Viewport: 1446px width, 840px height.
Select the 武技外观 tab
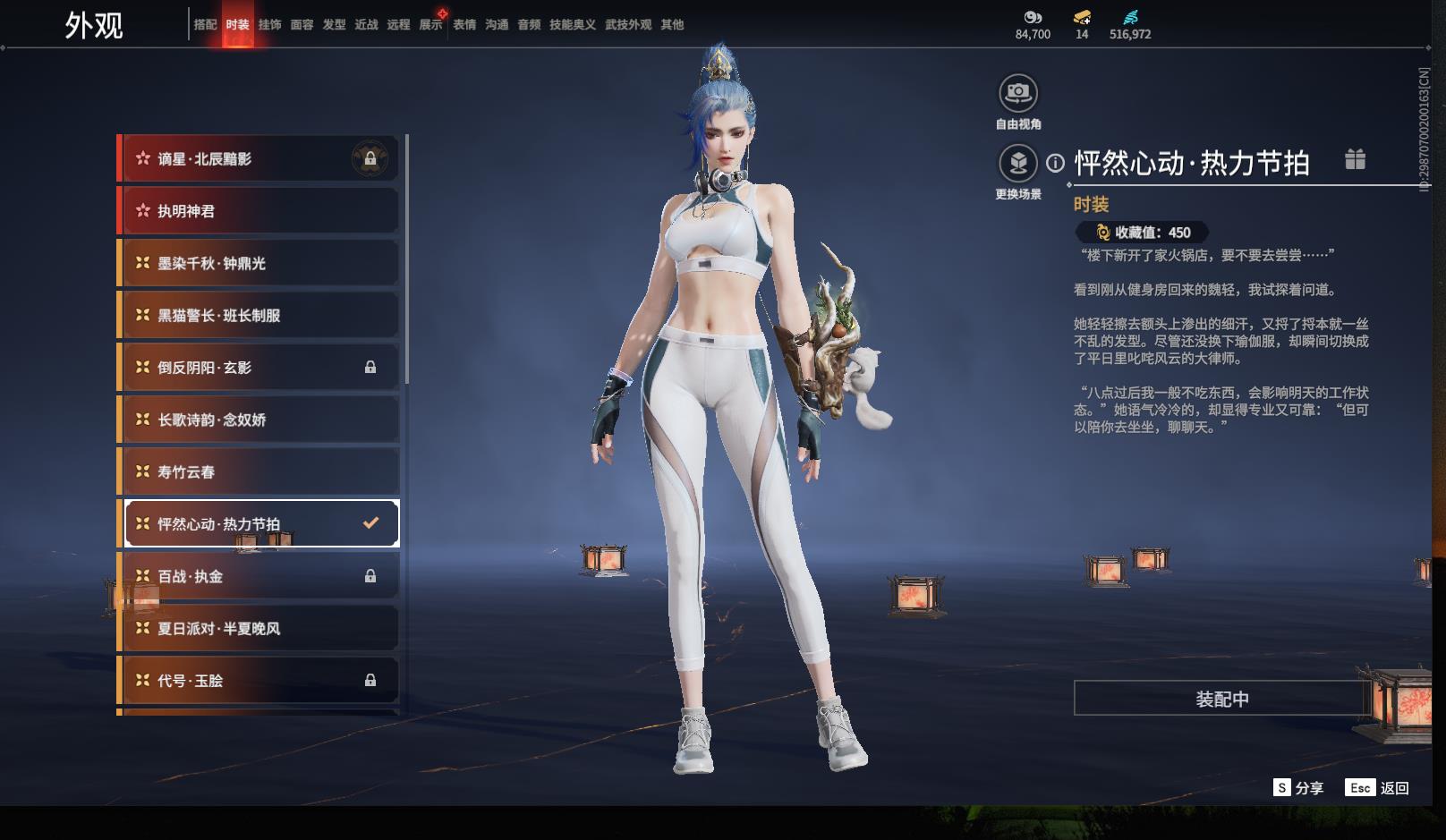[627, 25]
